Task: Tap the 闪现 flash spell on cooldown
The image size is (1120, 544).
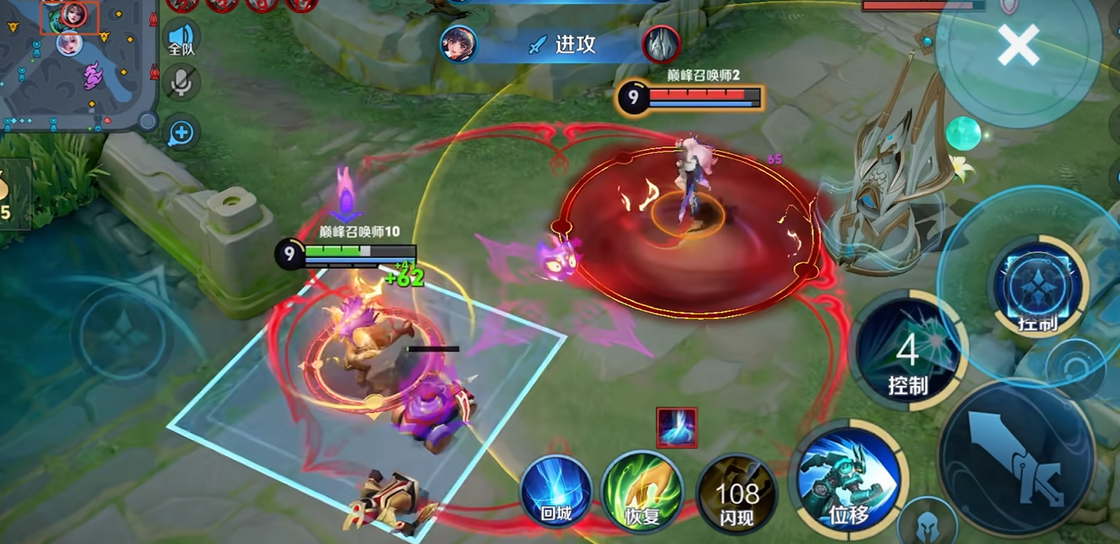Action: coord(737,492)
